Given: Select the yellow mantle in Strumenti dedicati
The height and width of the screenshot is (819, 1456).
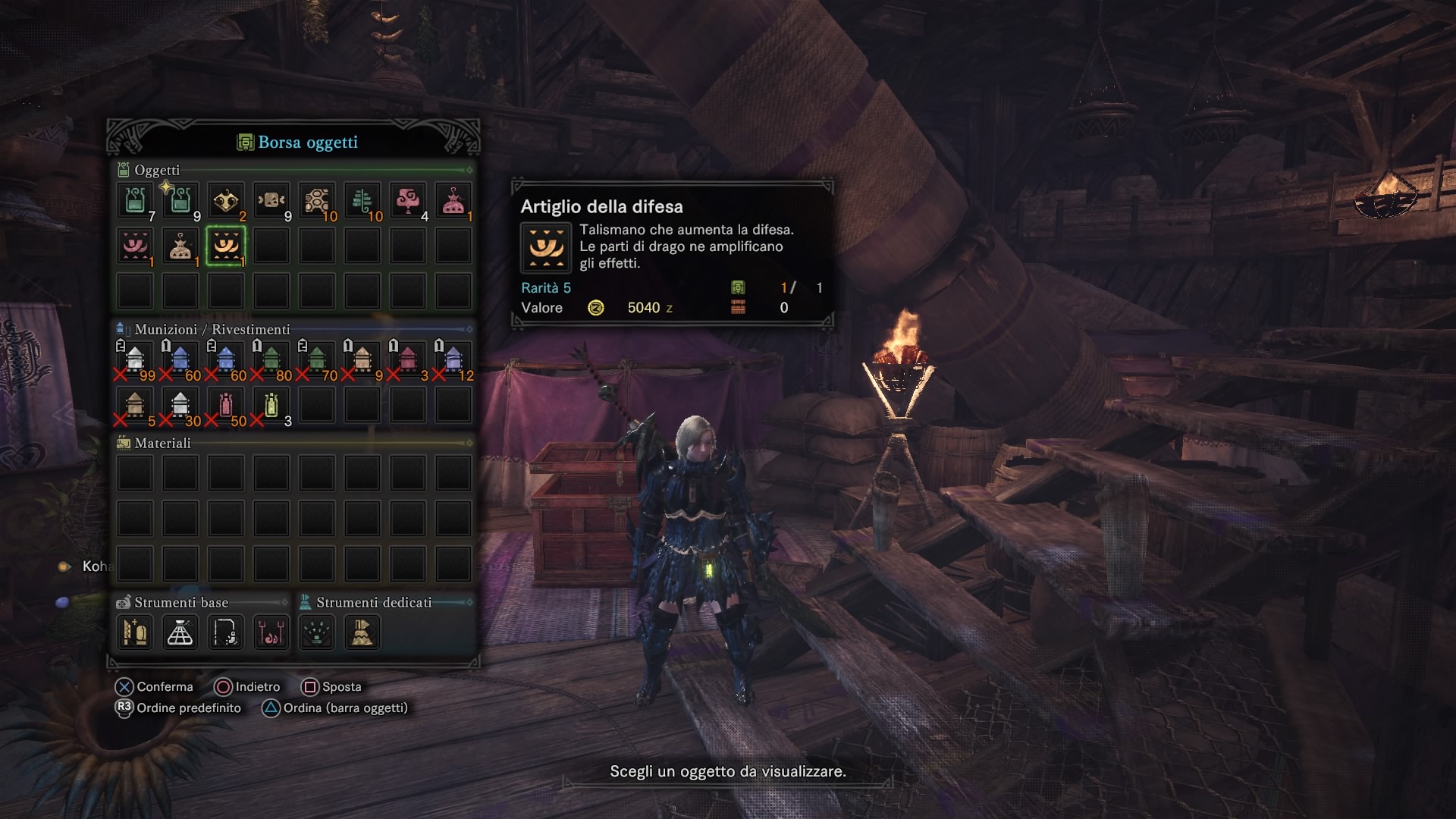Looking at the screenshot, I should click(362, 632).
